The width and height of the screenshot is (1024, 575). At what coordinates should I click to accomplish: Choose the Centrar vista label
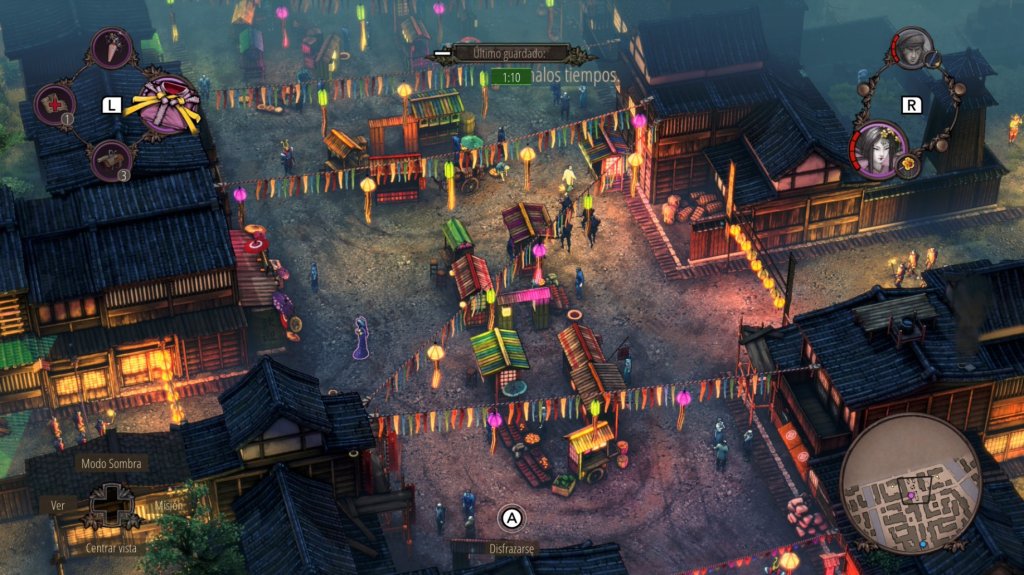coord(111,548)
